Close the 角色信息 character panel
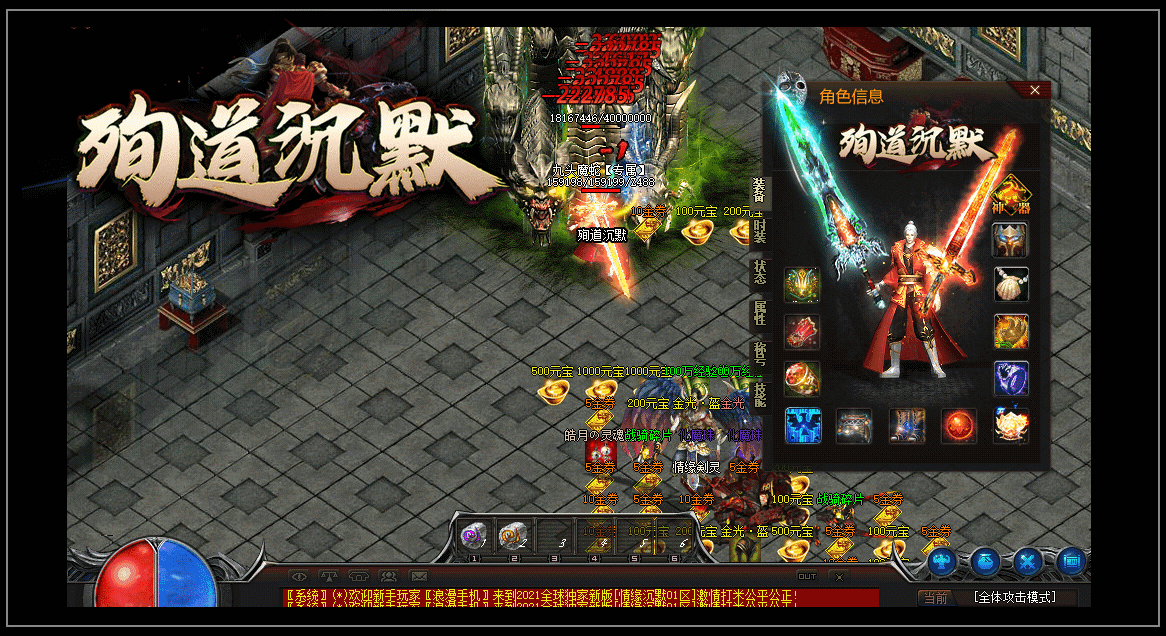 pos(1035,91)
